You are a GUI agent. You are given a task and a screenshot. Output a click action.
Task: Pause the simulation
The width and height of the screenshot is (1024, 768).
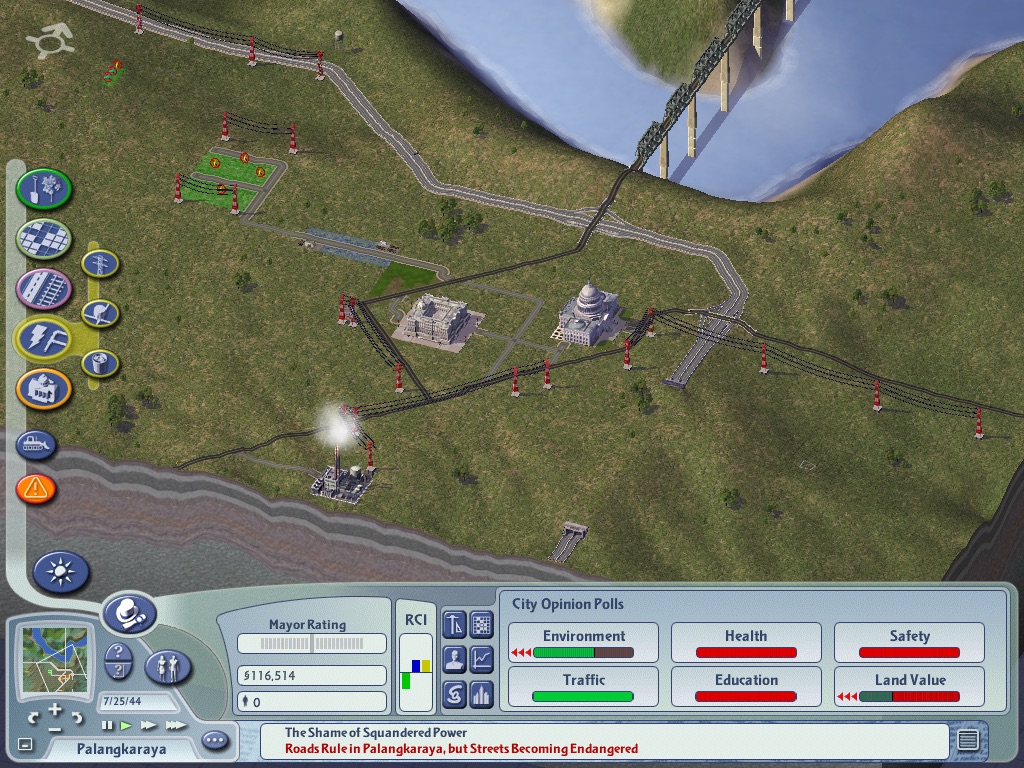point(107,725)
